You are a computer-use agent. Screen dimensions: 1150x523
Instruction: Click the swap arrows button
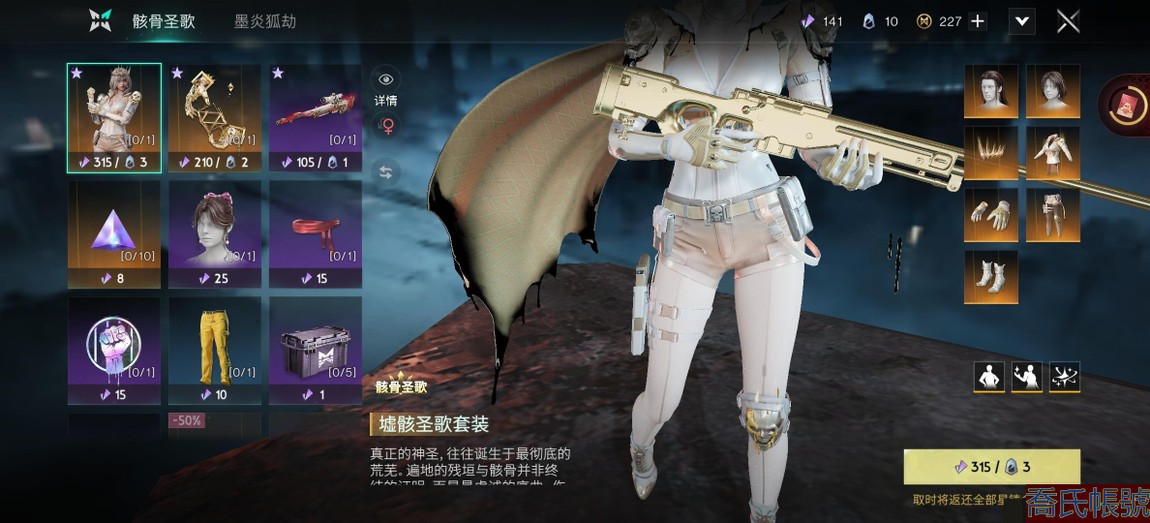(x=386, y=172)
